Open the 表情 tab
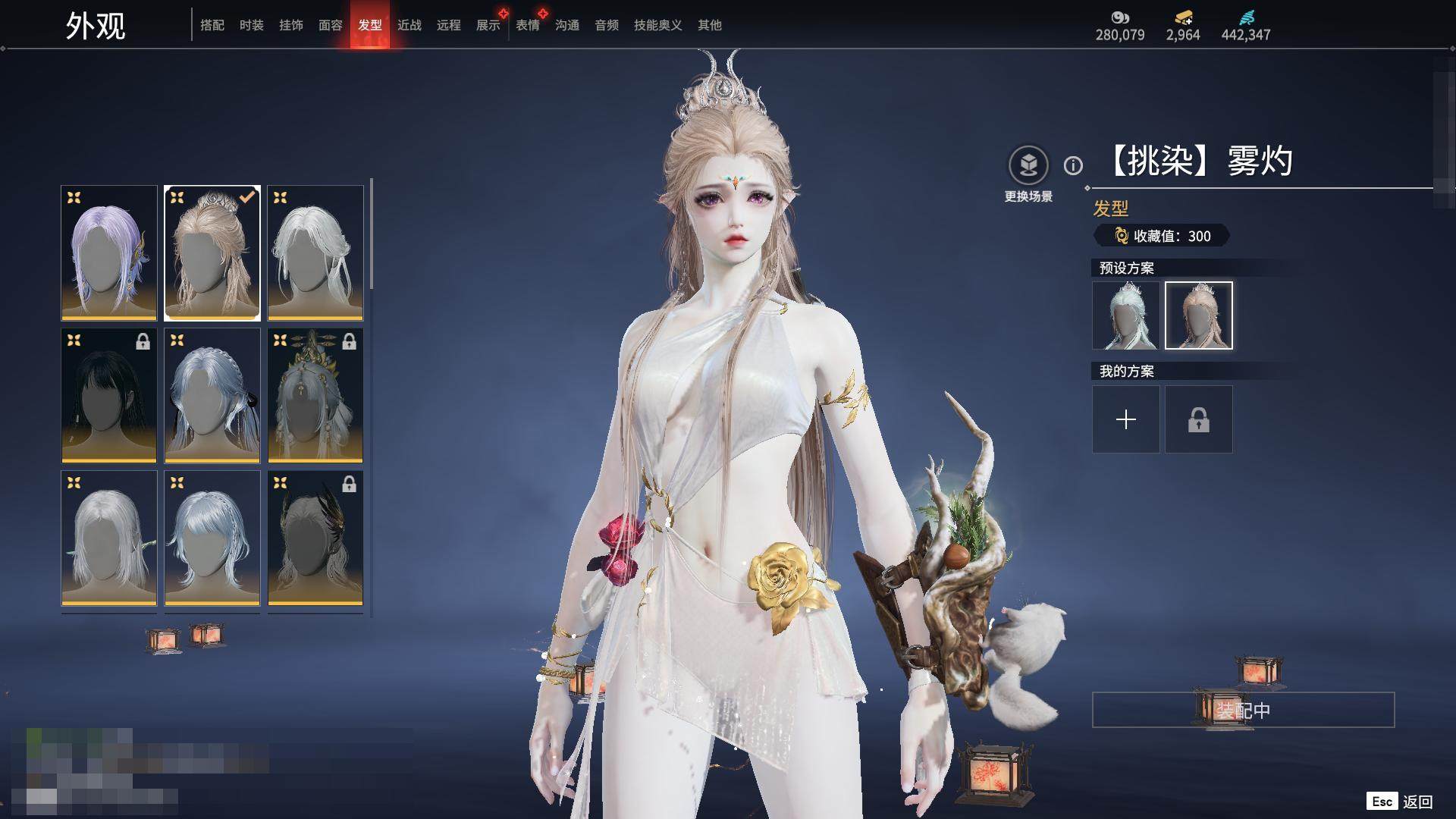1456x819 pixels. [528, 25]
